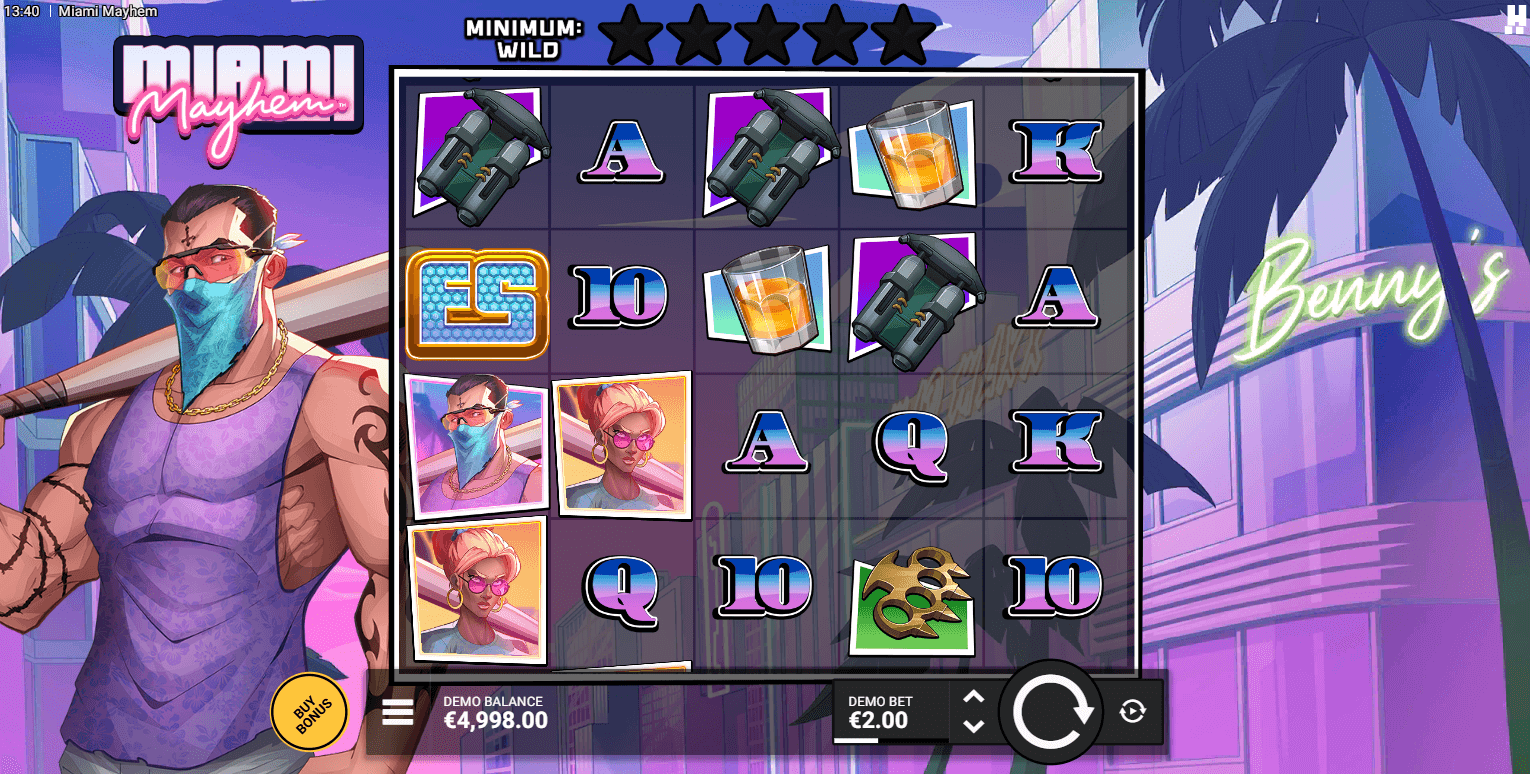Spin the reels with the circular arrow button
1530x774 pixels.
[1051, 712]
